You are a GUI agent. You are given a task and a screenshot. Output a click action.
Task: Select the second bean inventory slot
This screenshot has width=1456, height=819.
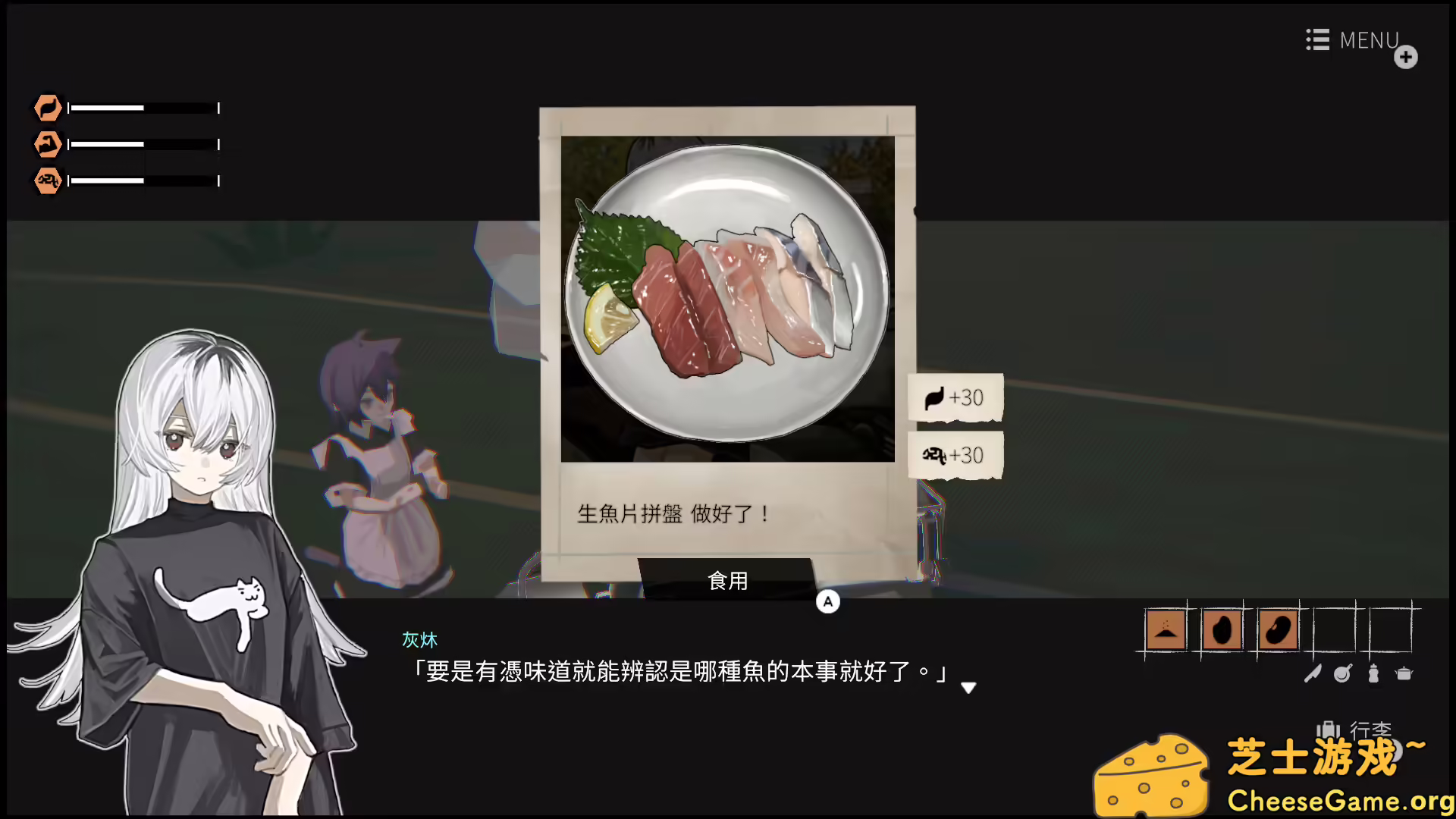[1277, 629]
